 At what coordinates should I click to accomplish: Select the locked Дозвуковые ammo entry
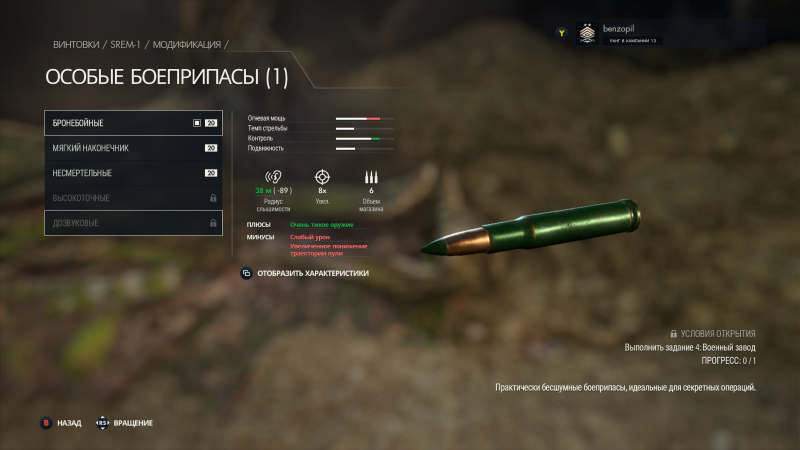133,223
